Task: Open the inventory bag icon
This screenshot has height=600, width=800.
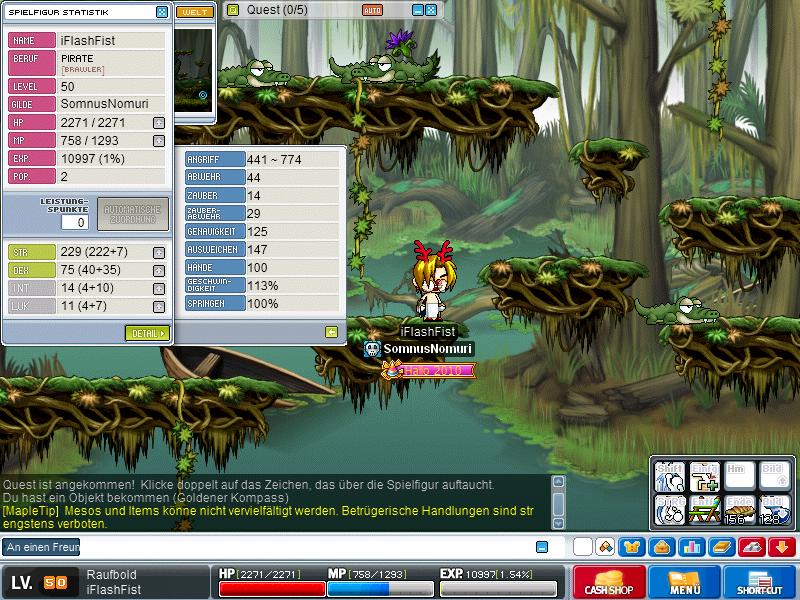Action: [x=661, y=547]
